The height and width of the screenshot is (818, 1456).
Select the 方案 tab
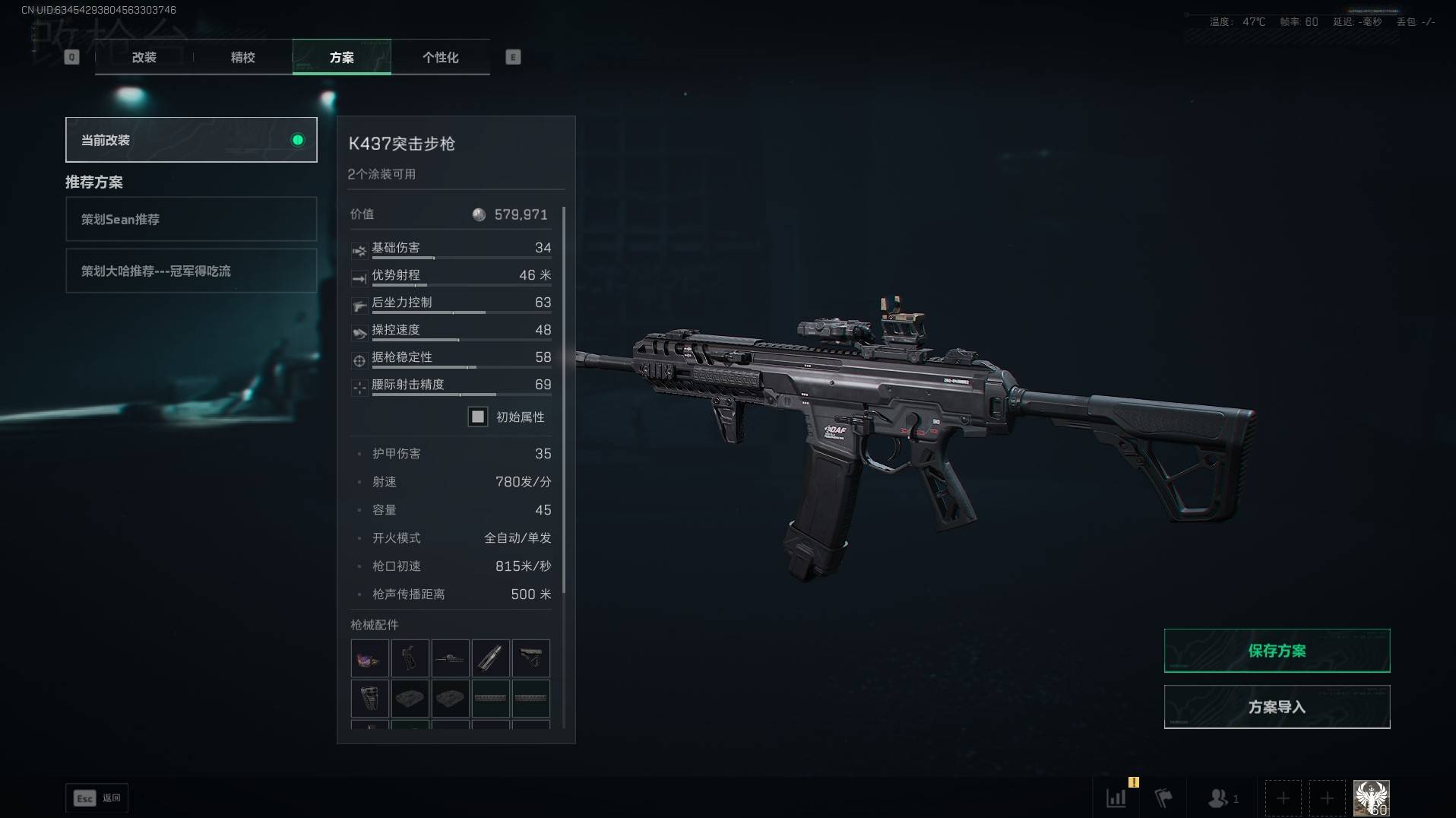point(341,57)
